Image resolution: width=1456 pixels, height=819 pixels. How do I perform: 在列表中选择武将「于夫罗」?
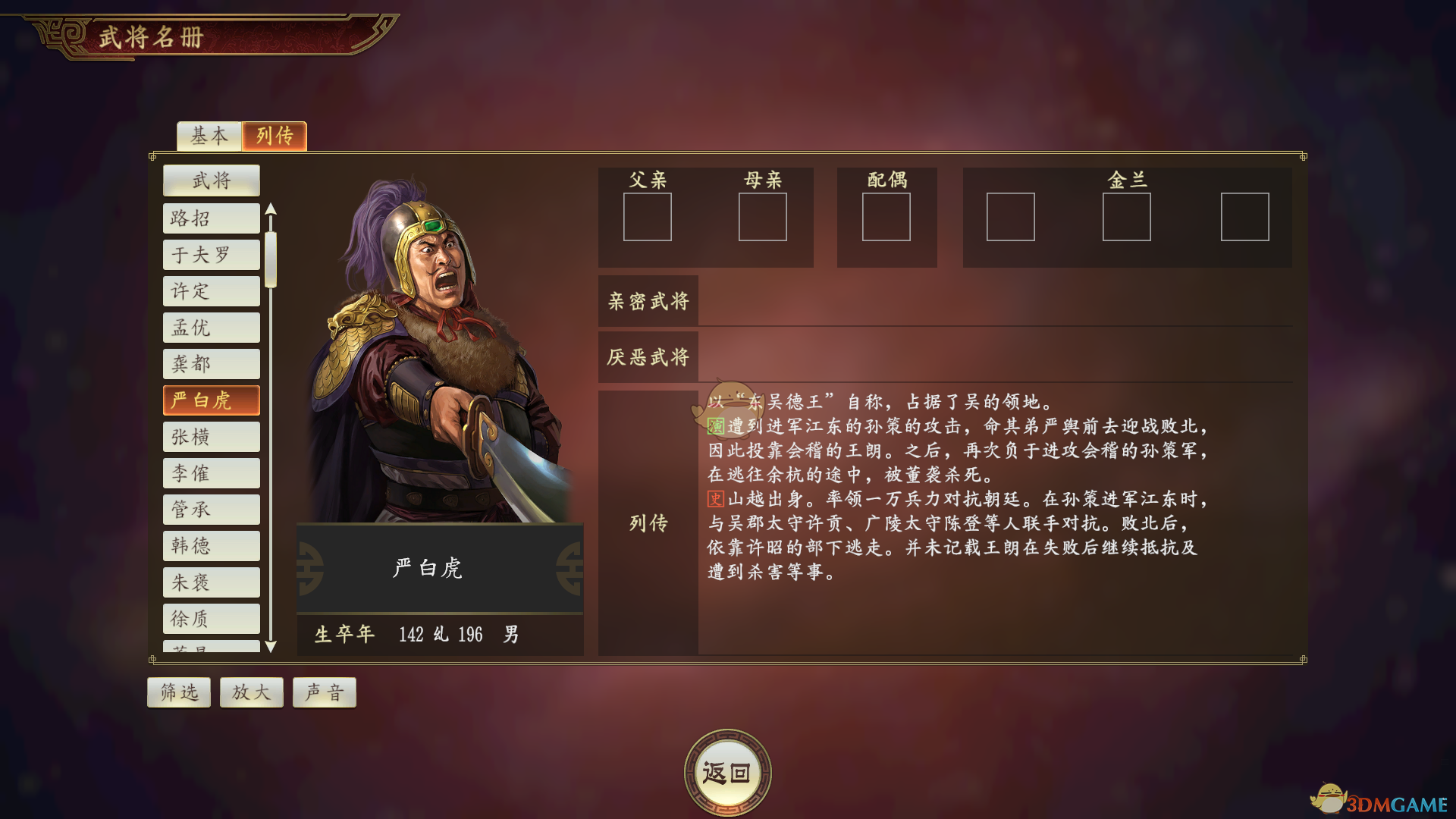(211, 255)
